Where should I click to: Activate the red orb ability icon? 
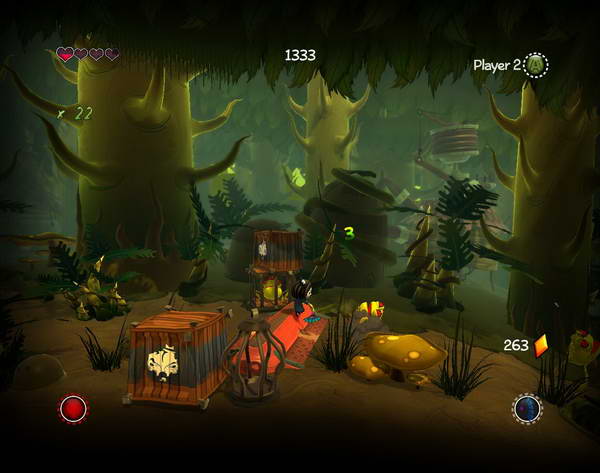(72, 409)
